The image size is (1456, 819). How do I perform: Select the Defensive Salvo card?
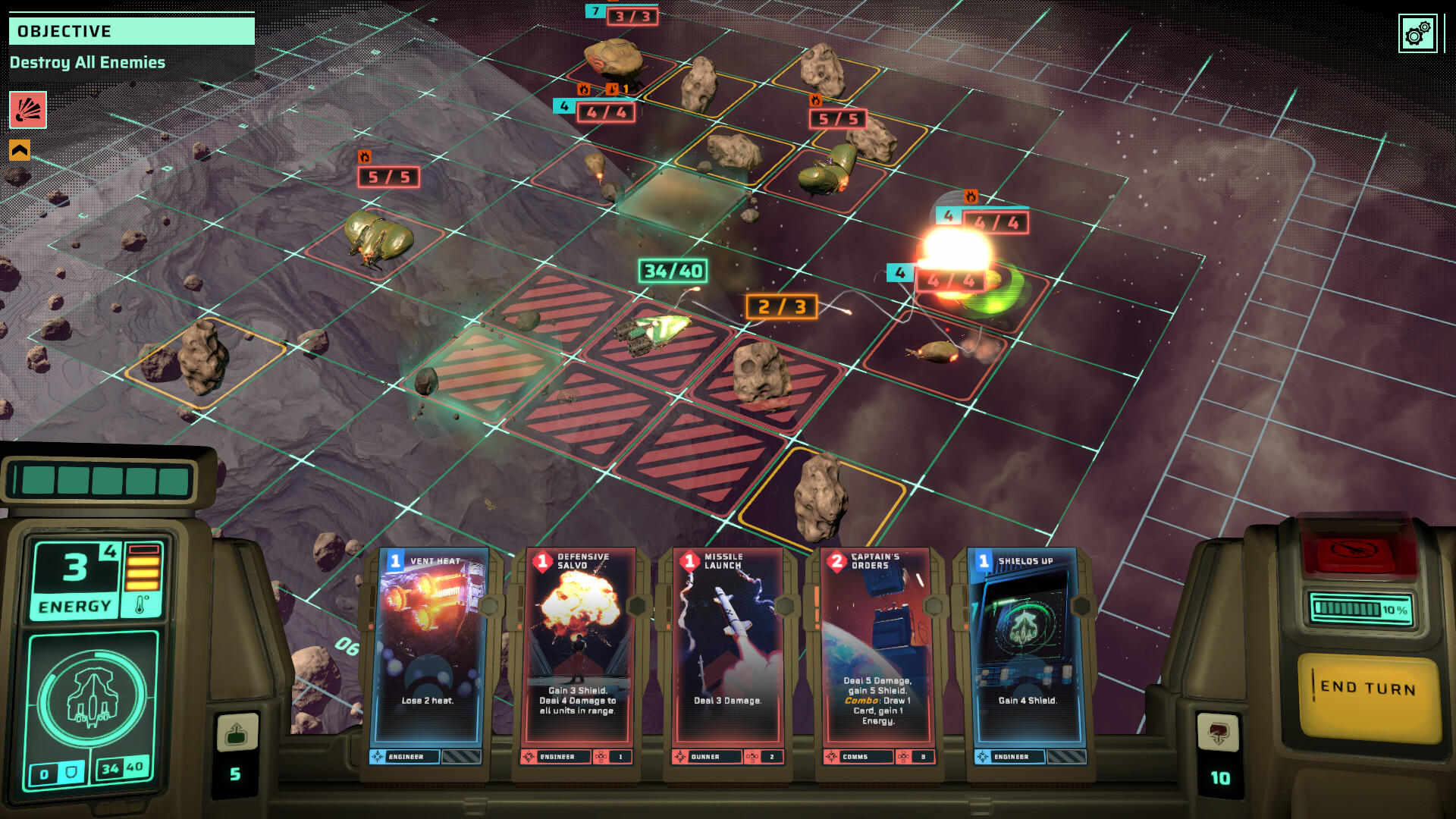tap(580, 652)
